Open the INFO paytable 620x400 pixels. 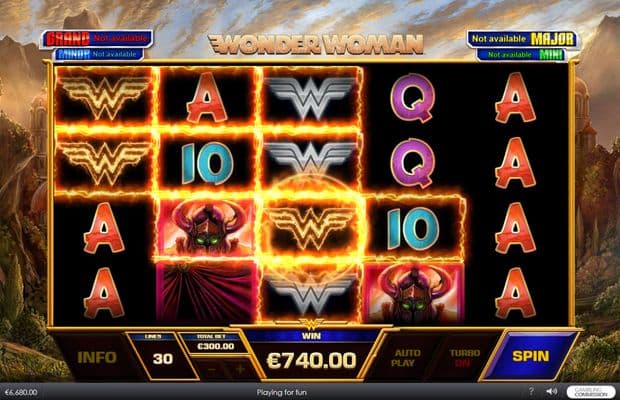(97, 356)
